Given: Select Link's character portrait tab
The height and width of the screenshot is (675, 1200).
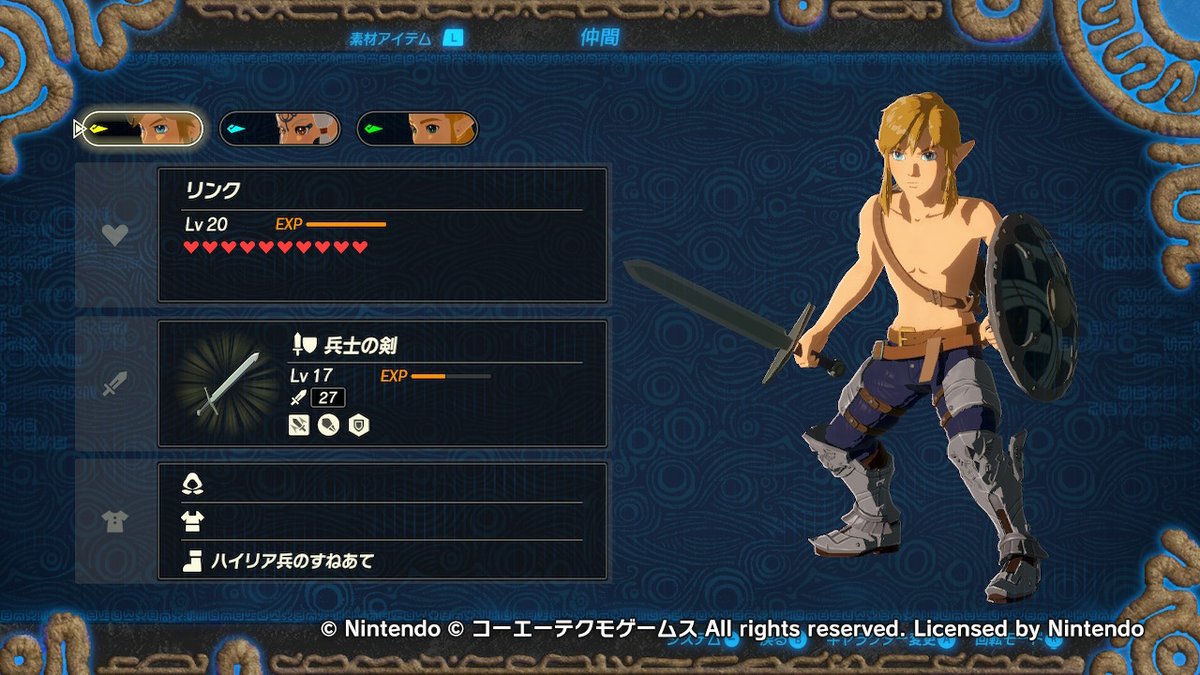Looking at the screenshot, I should (x=142, y=128).
